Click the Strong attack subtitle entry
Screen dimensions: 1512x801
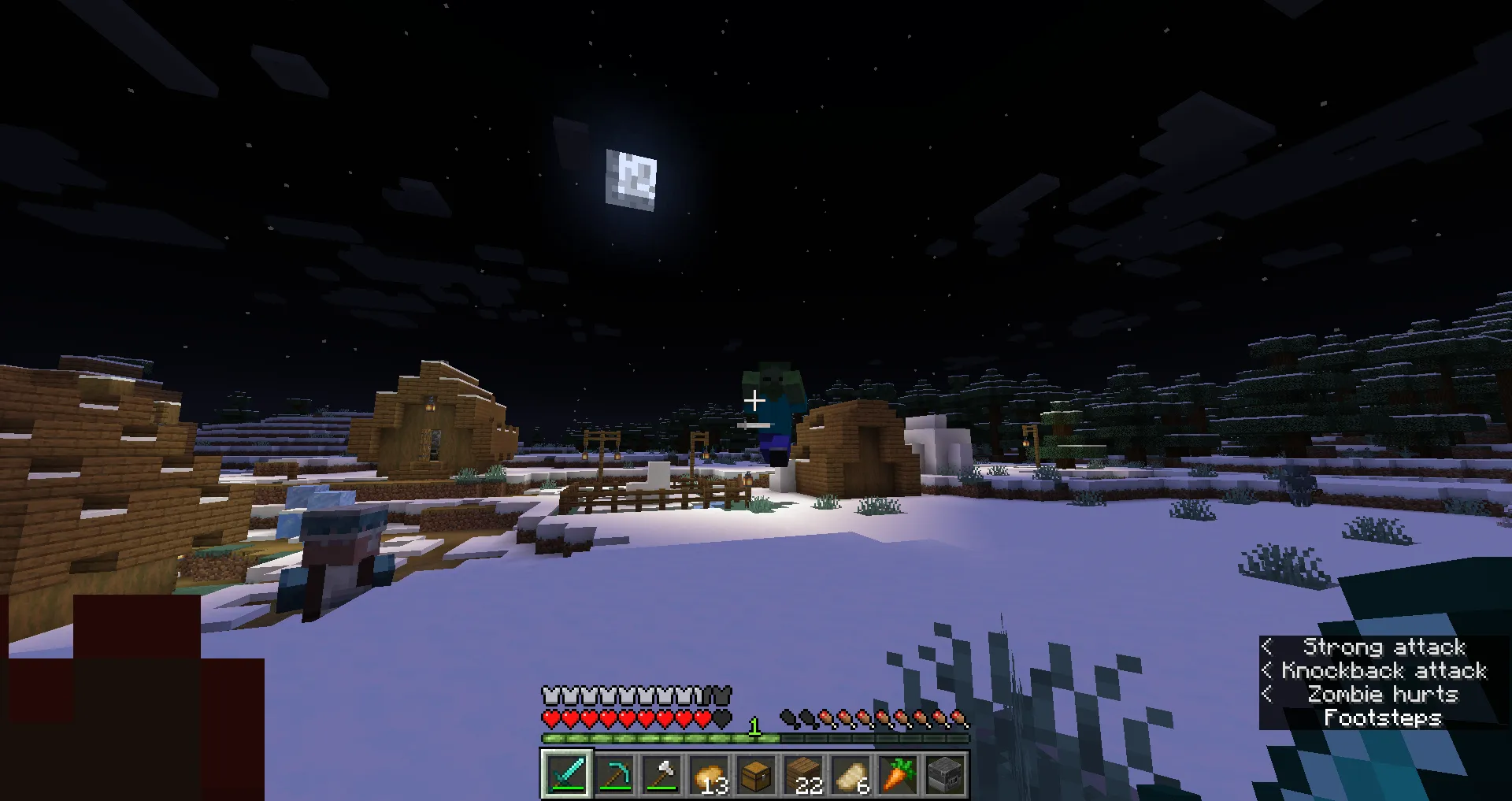1384,647
